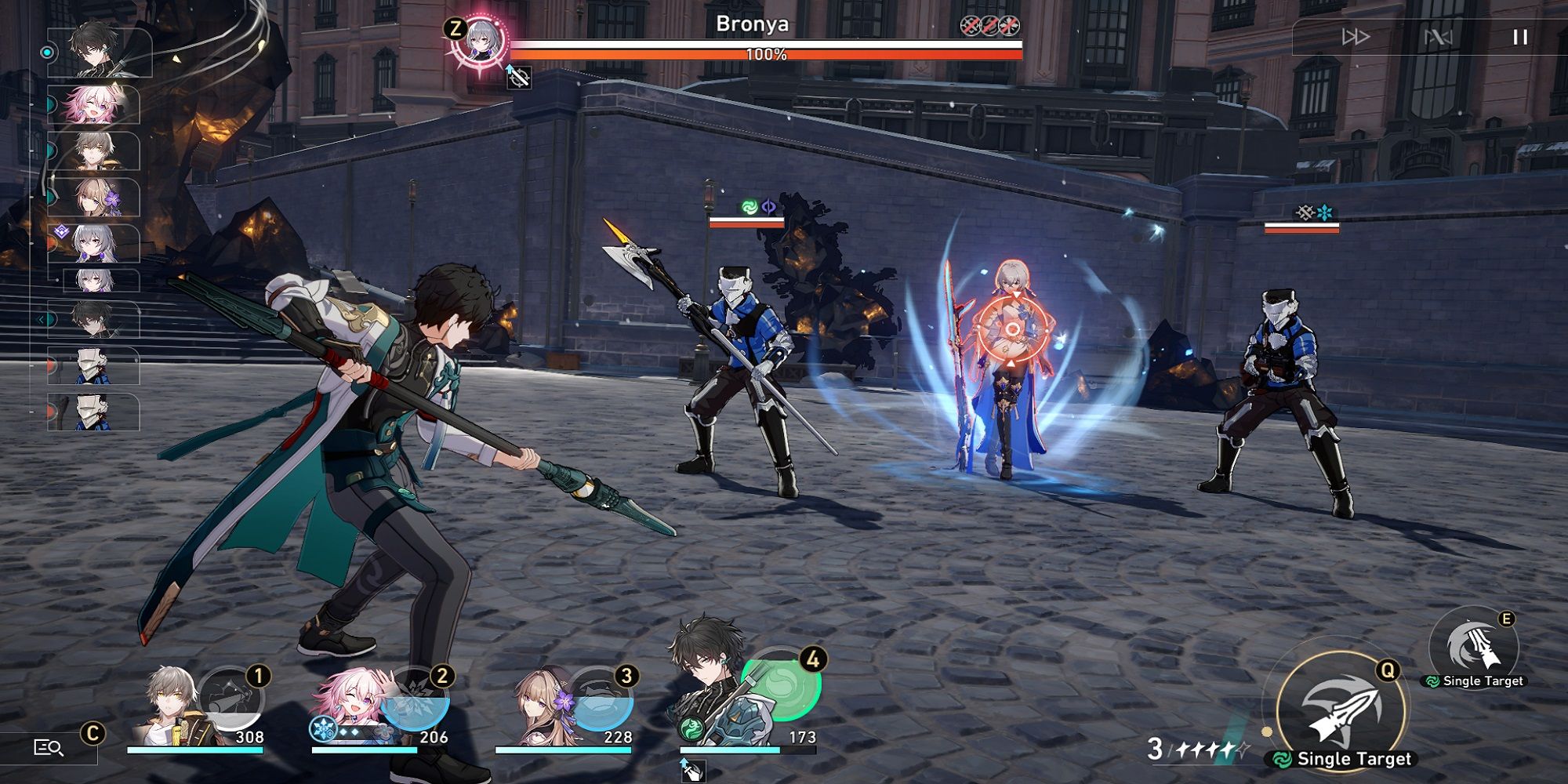Viewport: 1568px width, 784px height.
Task: Trigger the third party member's ultimate
Action: point(600,699)
